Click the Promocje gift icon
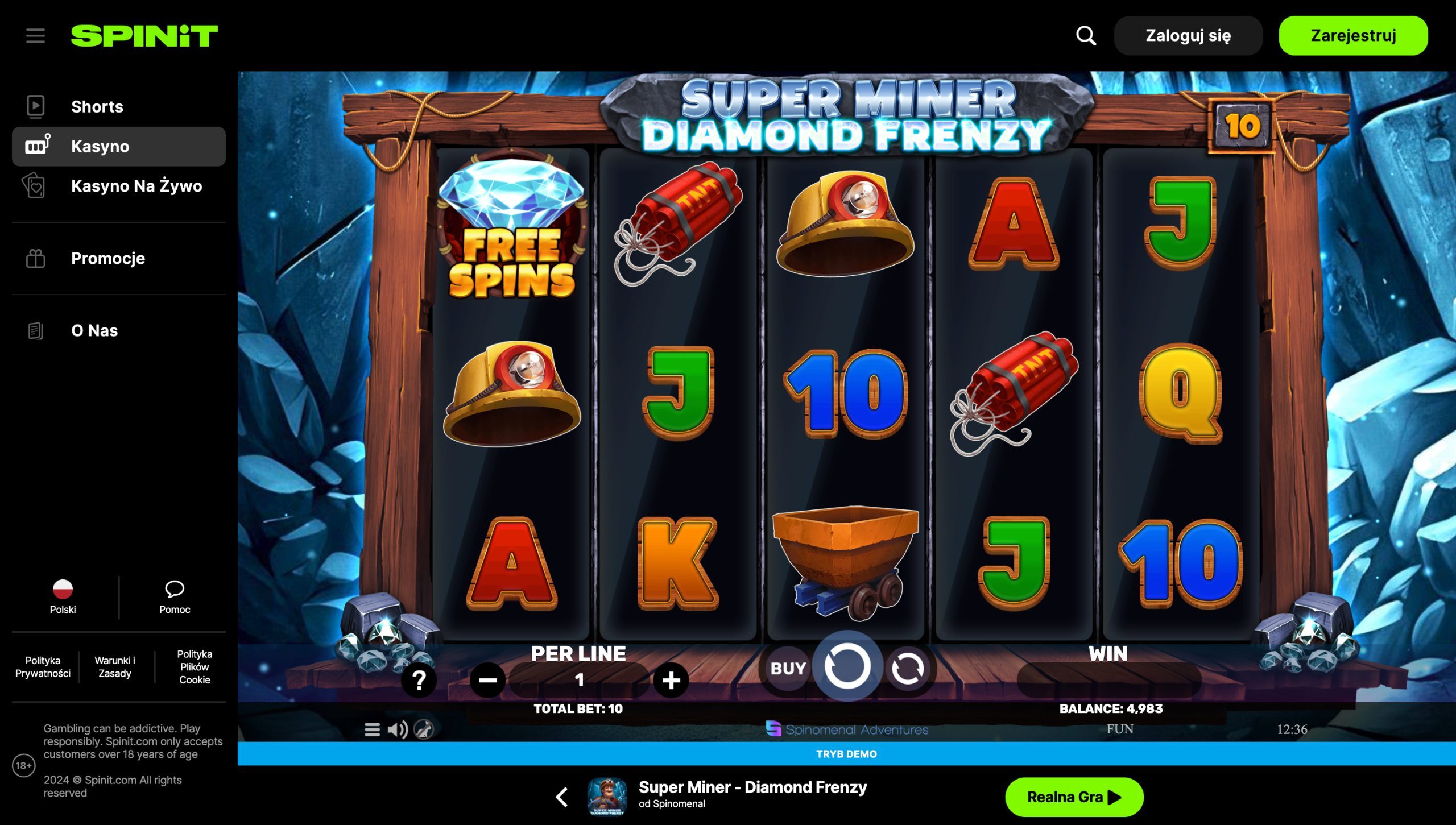 point(36,258)
